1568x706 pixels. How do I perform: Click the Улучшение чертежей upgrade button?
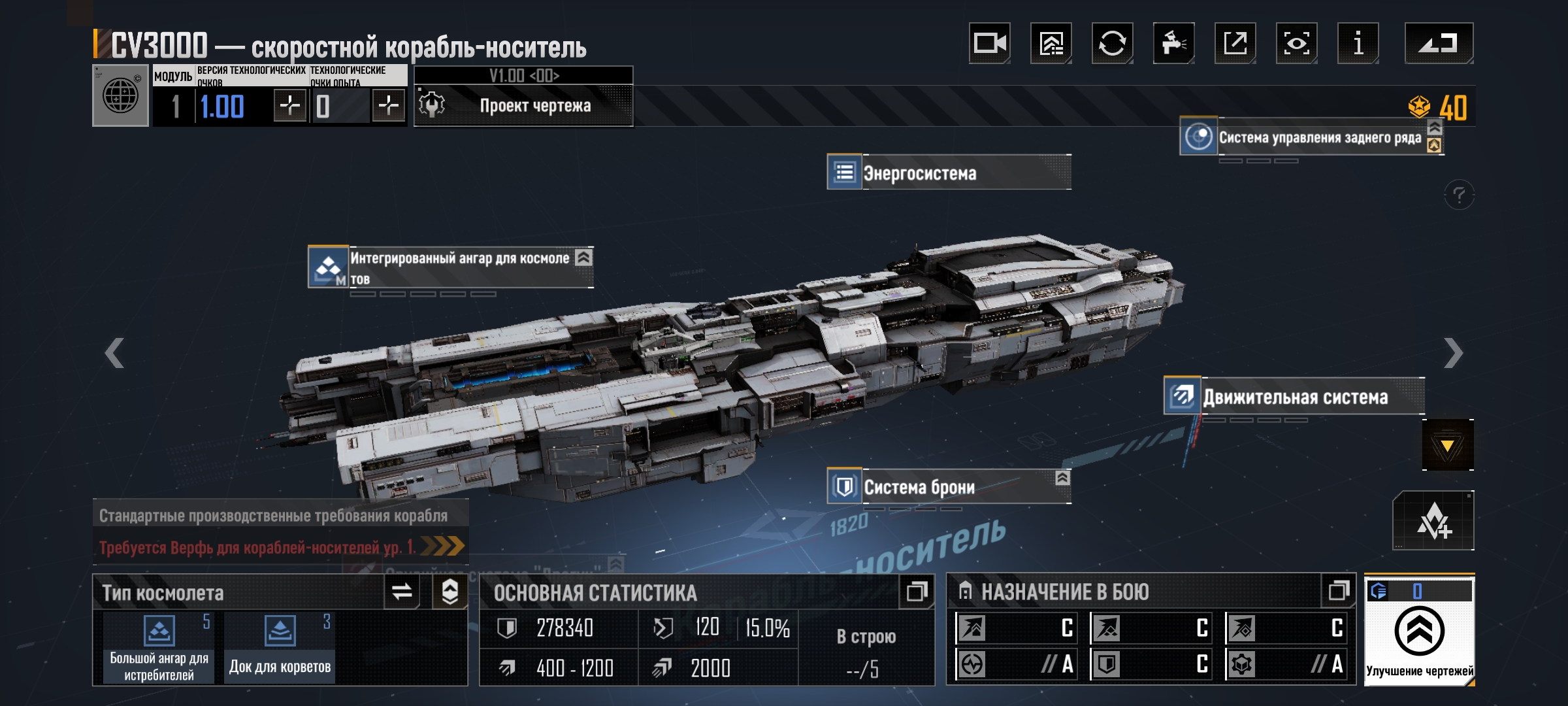click(1419, 632)
